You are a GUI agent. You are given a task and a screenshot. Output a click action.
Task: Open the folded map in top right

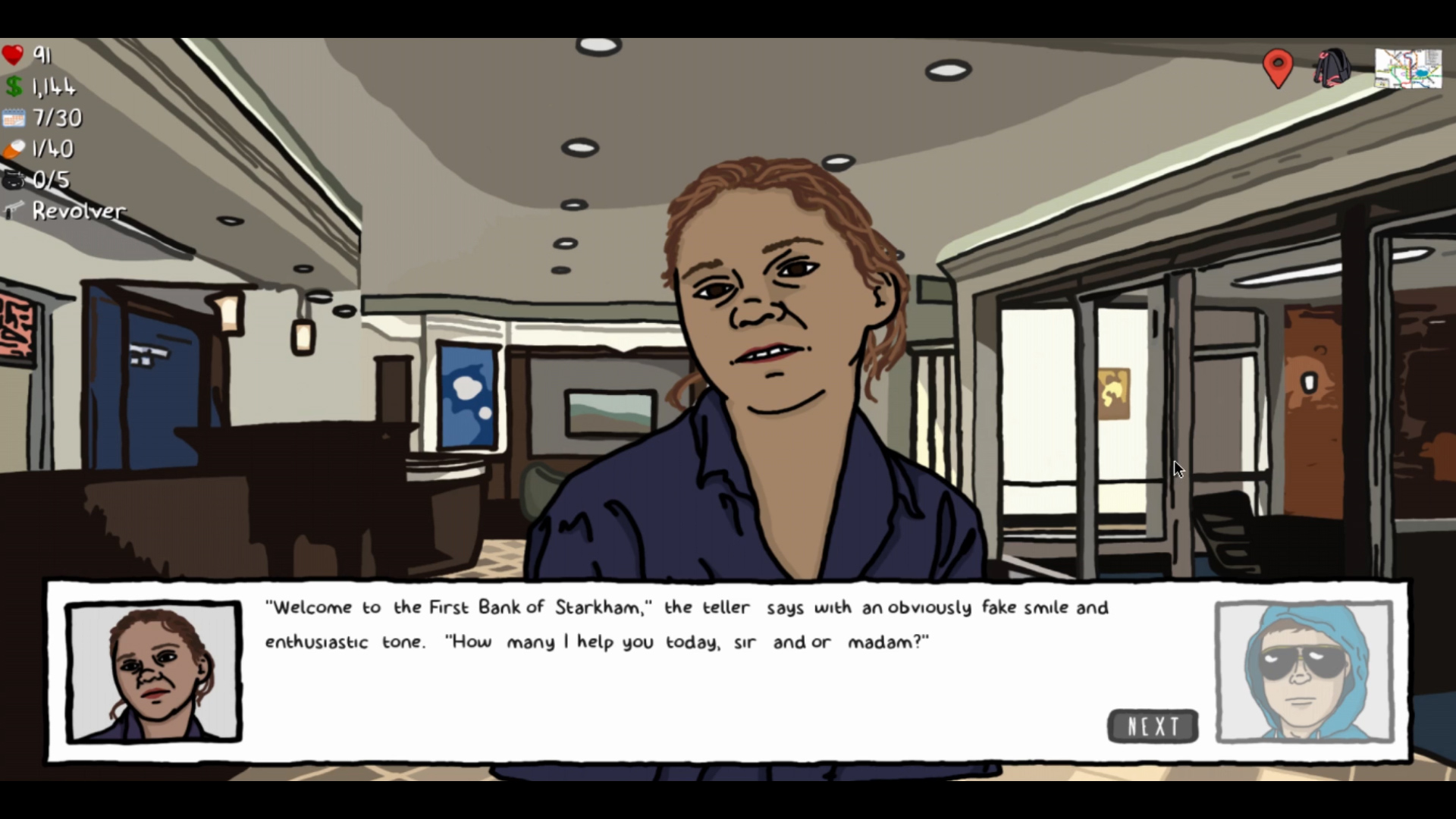pos(1408,68)
